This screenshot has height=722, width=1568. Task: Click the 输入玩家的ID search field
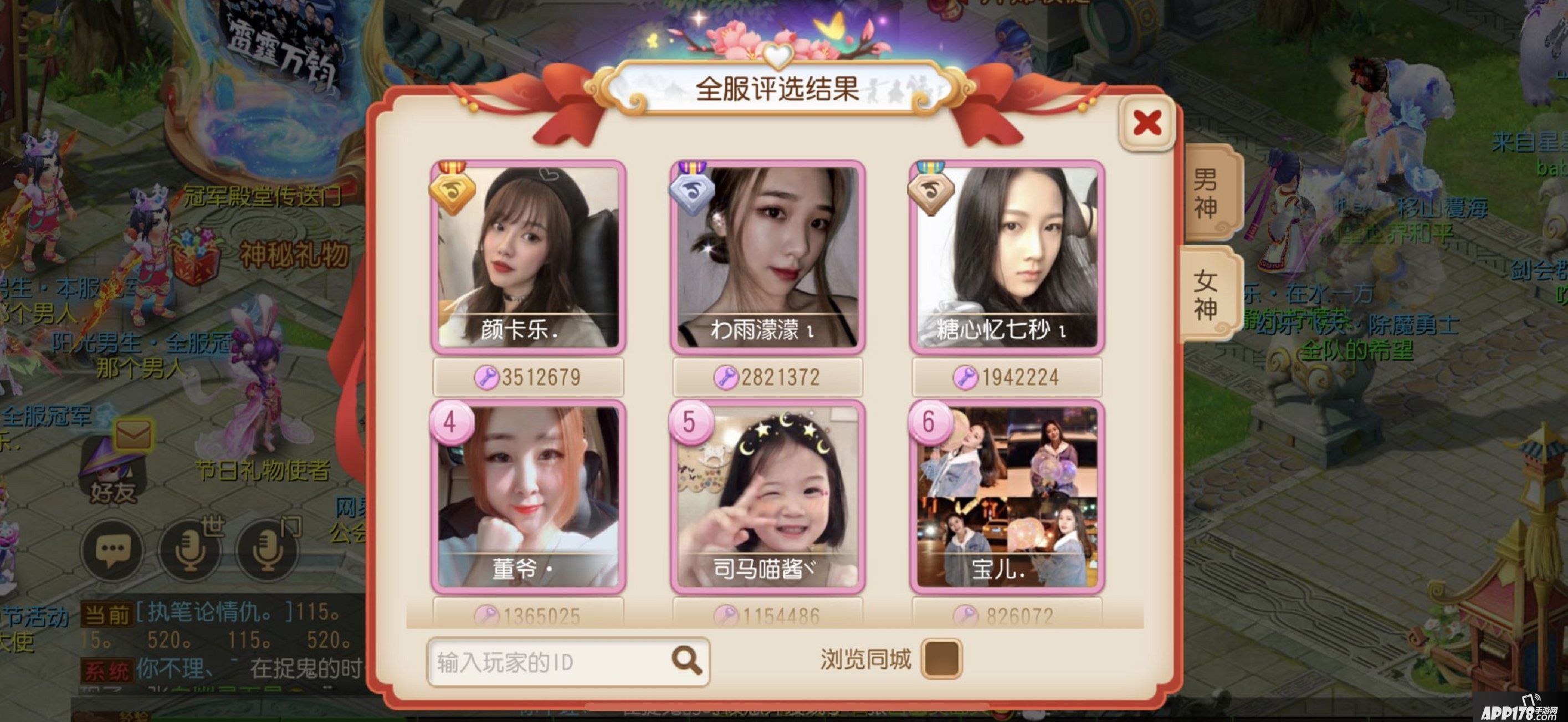[x=548, y=662]
